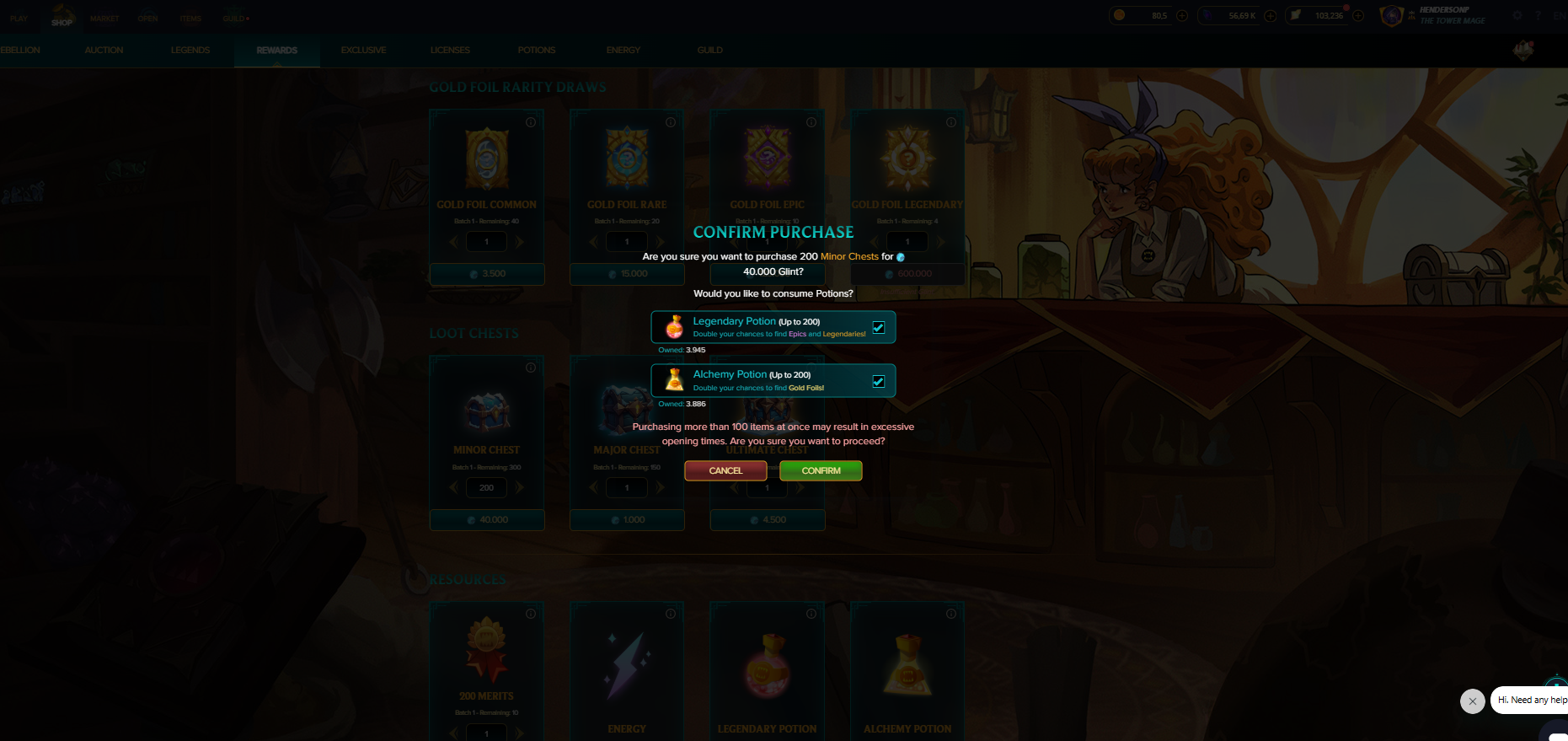Image resolution: width=1568 pixels, height=741 pixels.
Task: Cancel the purchase dialog
Action: pyautogui.click(x=725, y=470)
